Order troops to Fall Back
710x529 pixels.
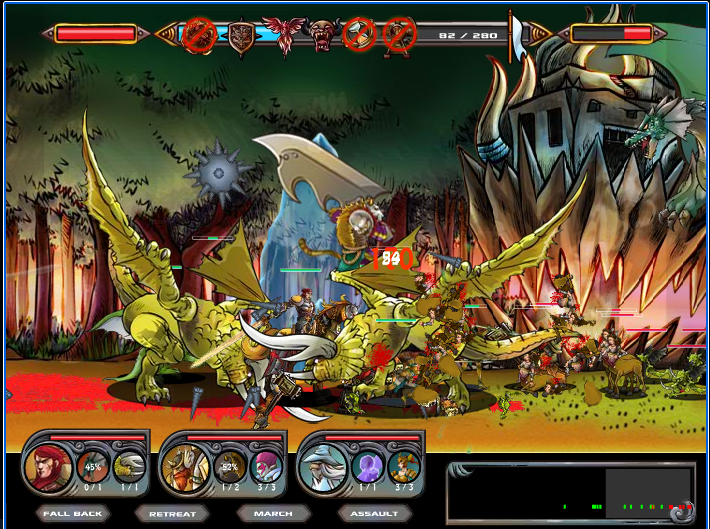click(74, 514)
